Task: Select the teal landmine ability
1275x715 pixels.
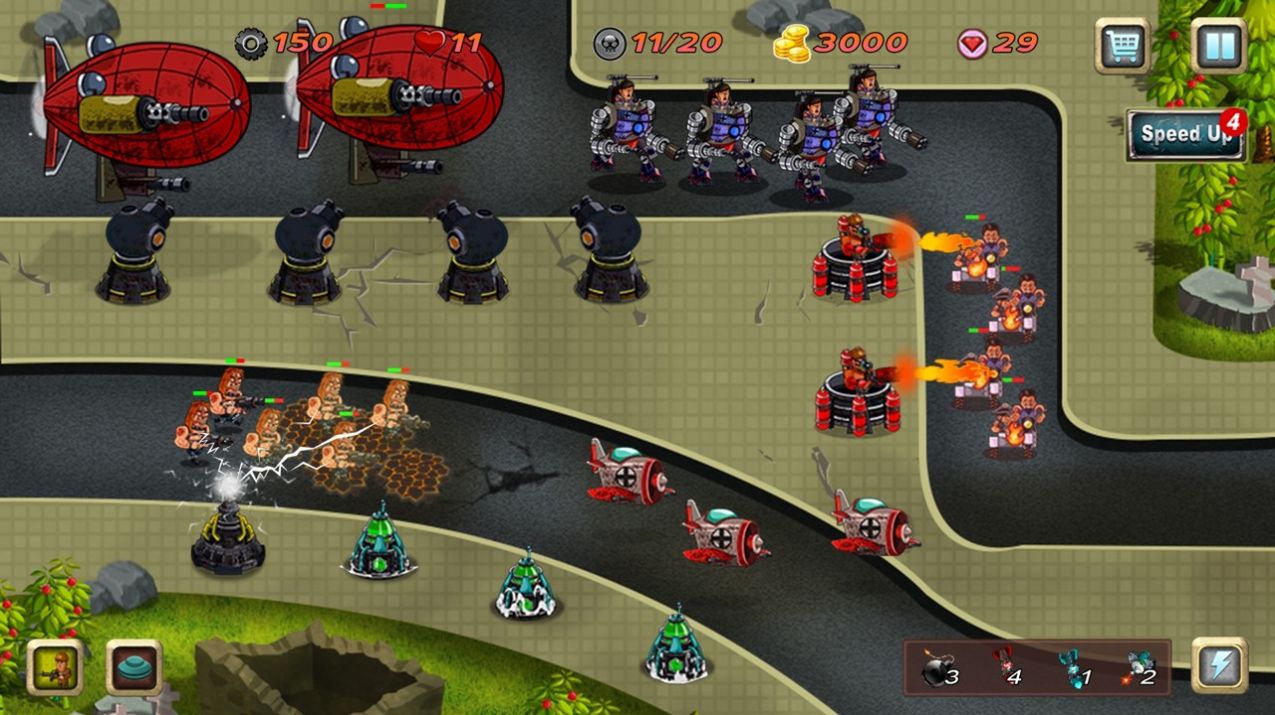Action: point(134,667)
